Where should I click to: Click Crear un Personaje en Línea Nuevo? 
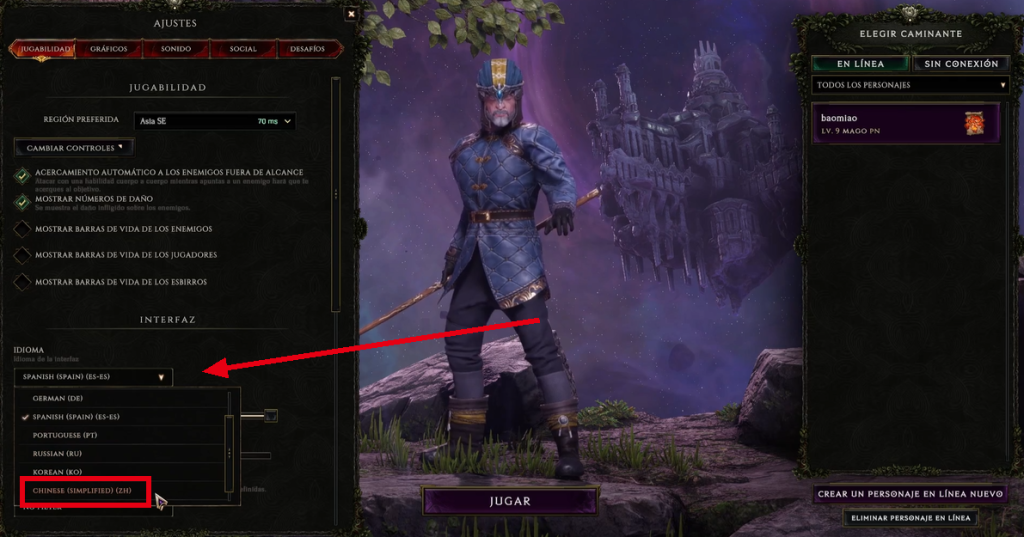pyautogui.click(x=909, y=494)
